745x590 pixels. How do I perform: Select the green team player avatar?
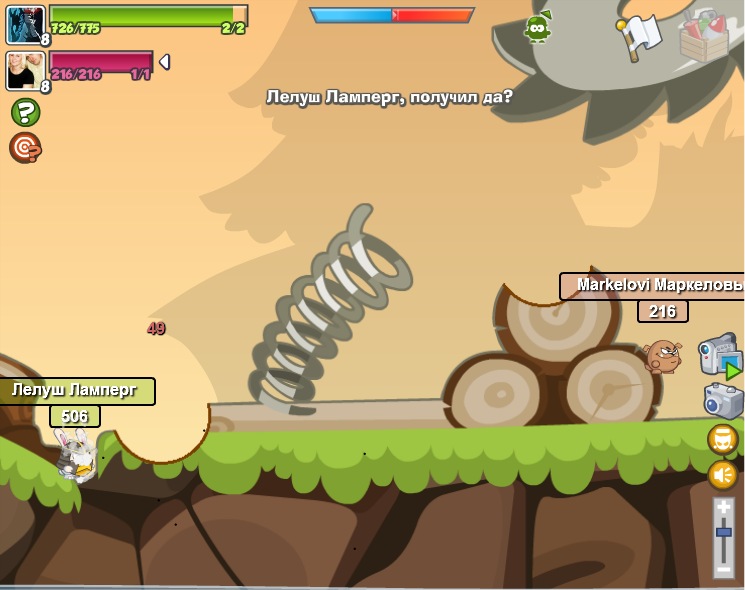pyautogui.click(x=24, y=25)
